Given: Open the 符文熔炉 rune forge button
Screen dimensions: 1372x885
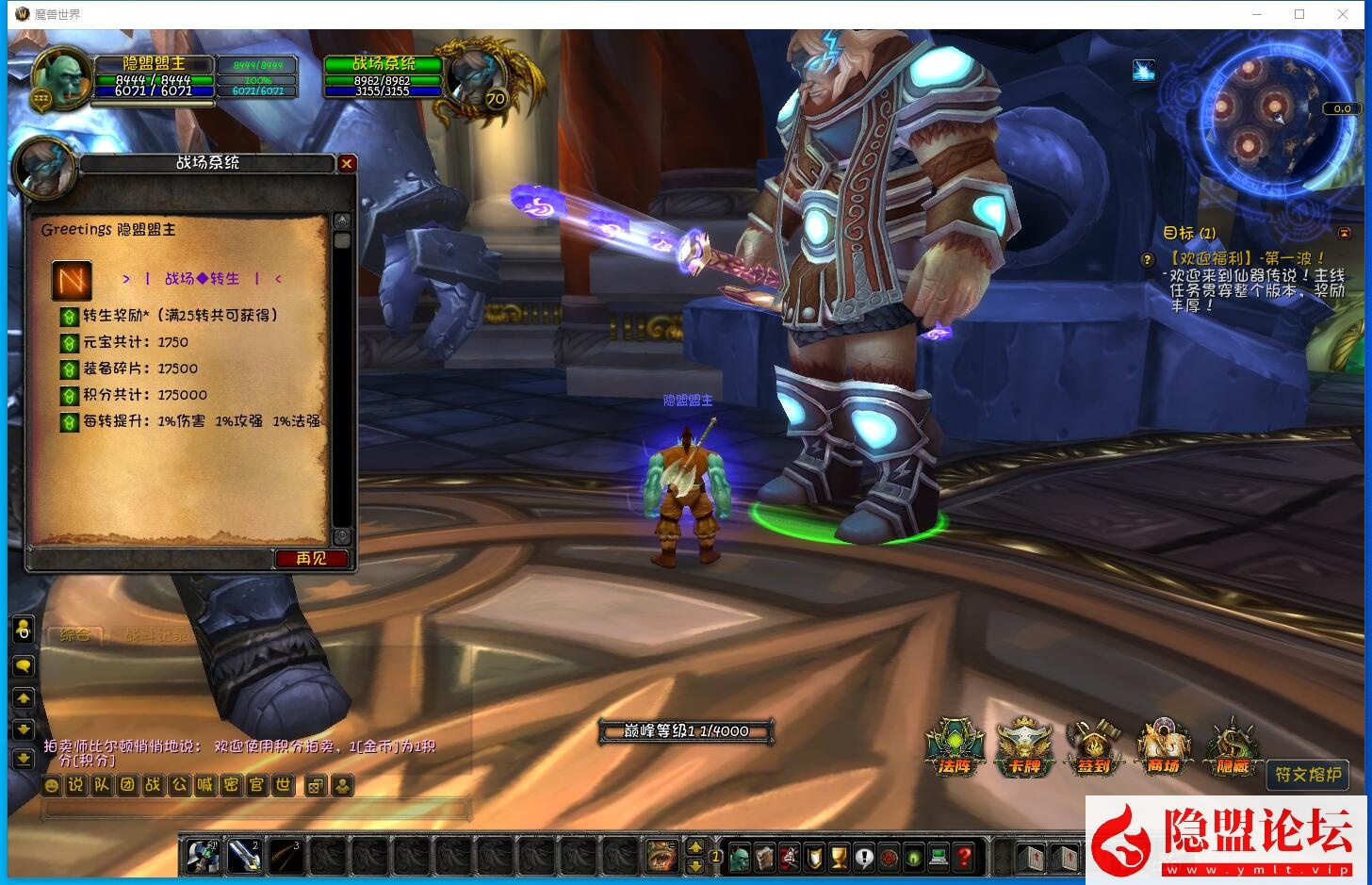Looking at the screenshot, I should pyautogui.click(x=1307, y=775).
